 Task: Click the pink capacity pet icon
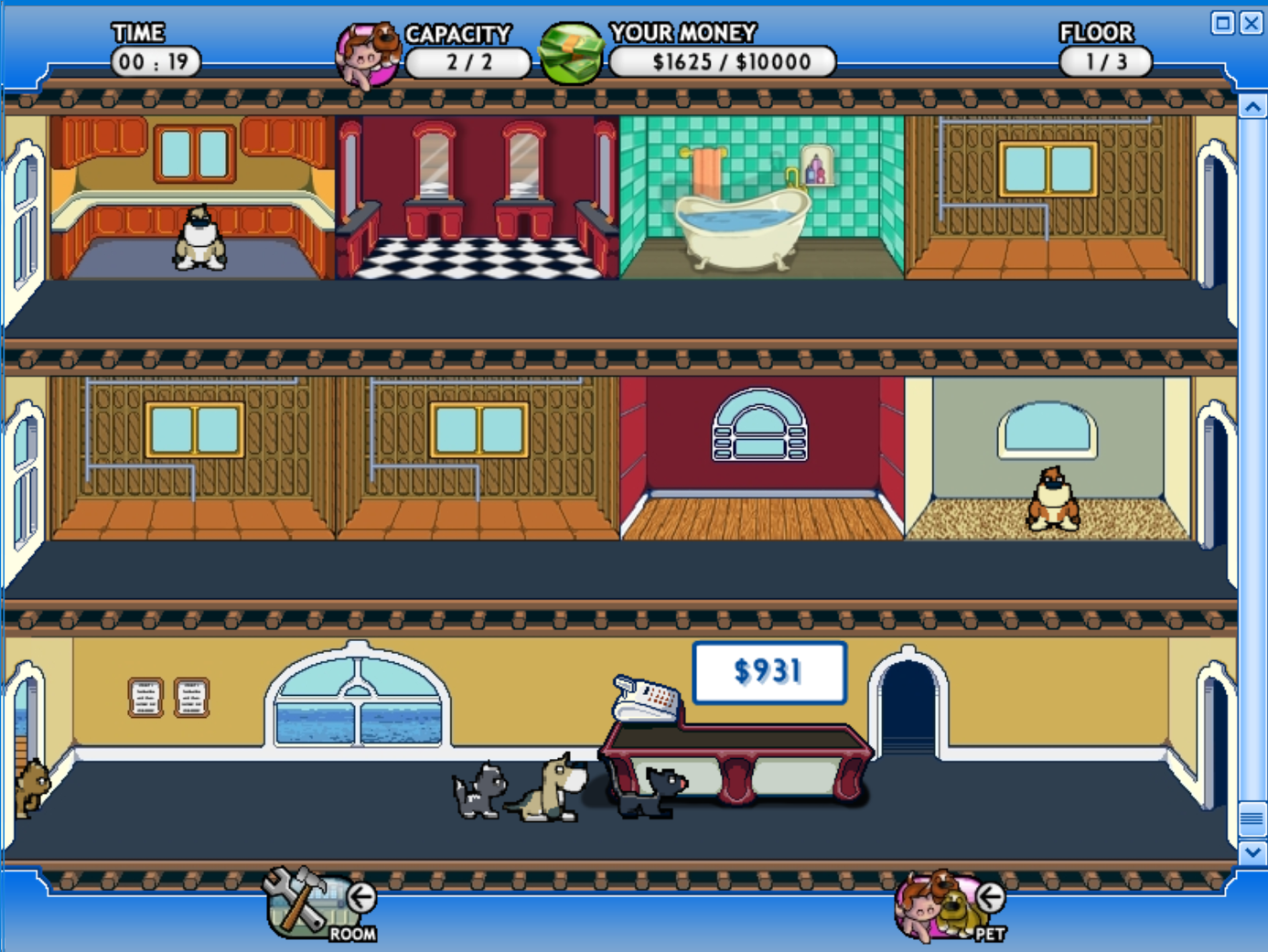tap(370, 50)
